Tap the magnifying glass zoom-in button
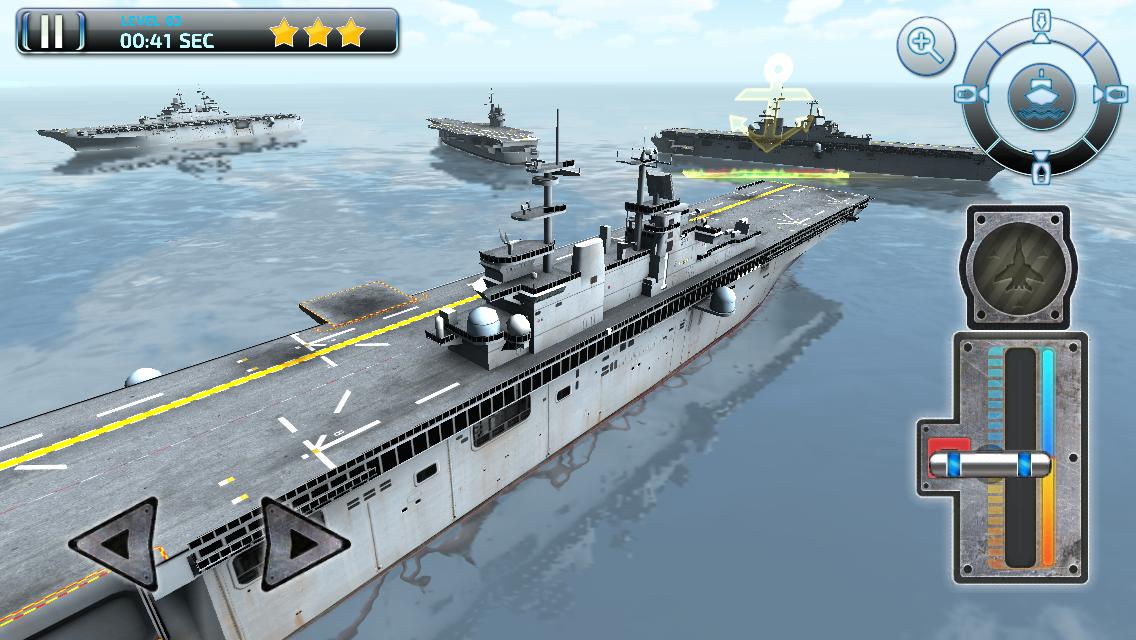This screenshot has height=640, width=1136. pyautogui.click(x=925, y=46)
